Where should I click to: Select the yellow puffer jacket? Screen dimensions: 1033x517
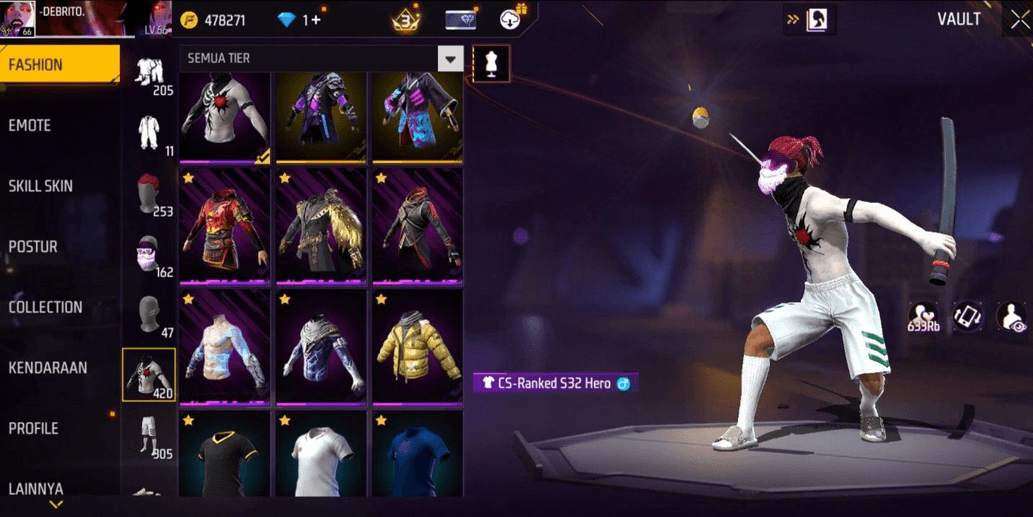tap(417, 347)
